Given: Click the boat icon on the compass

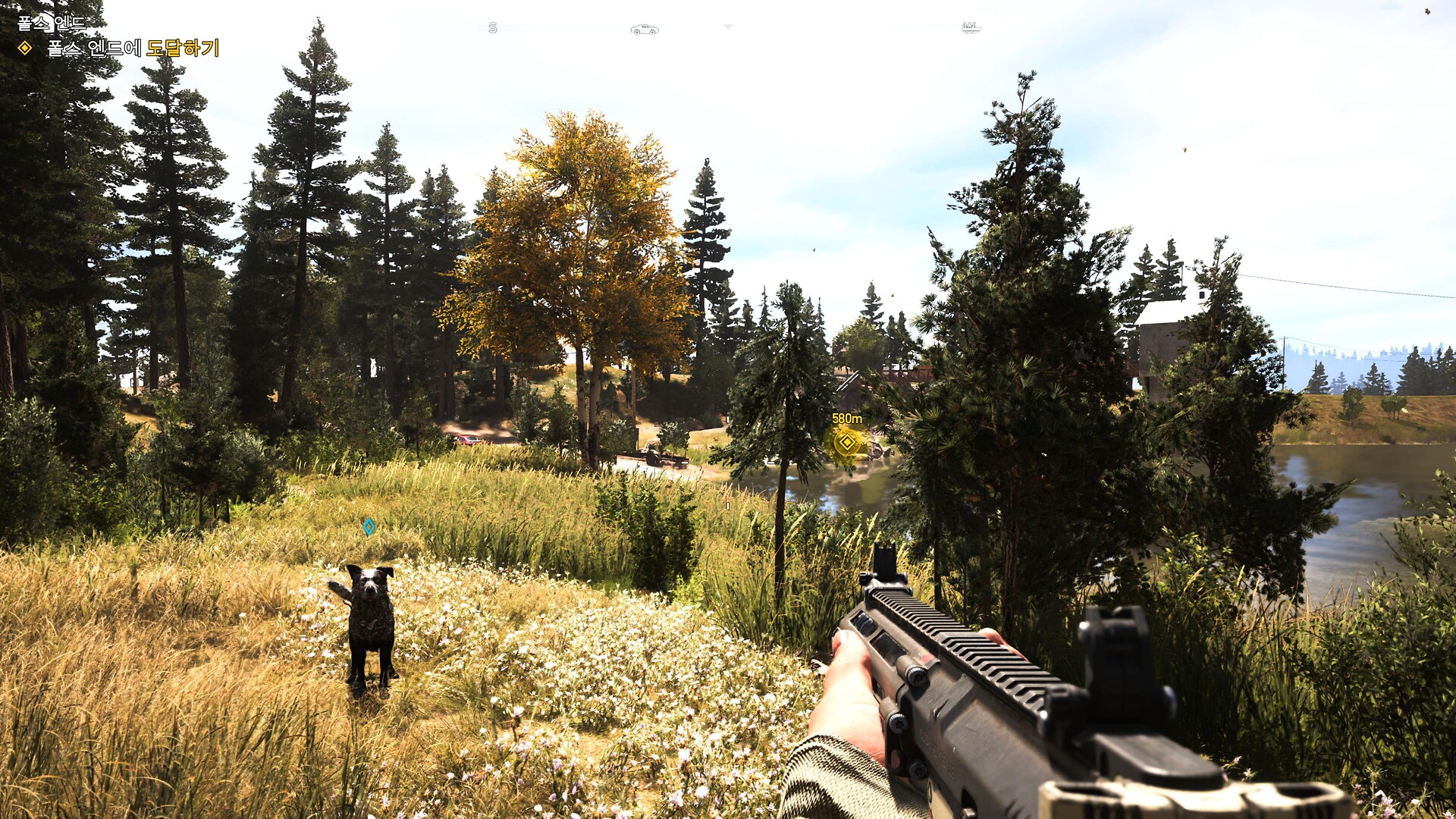Looking at the screenshot, I should pyautogui.click(x=971, y=28).
